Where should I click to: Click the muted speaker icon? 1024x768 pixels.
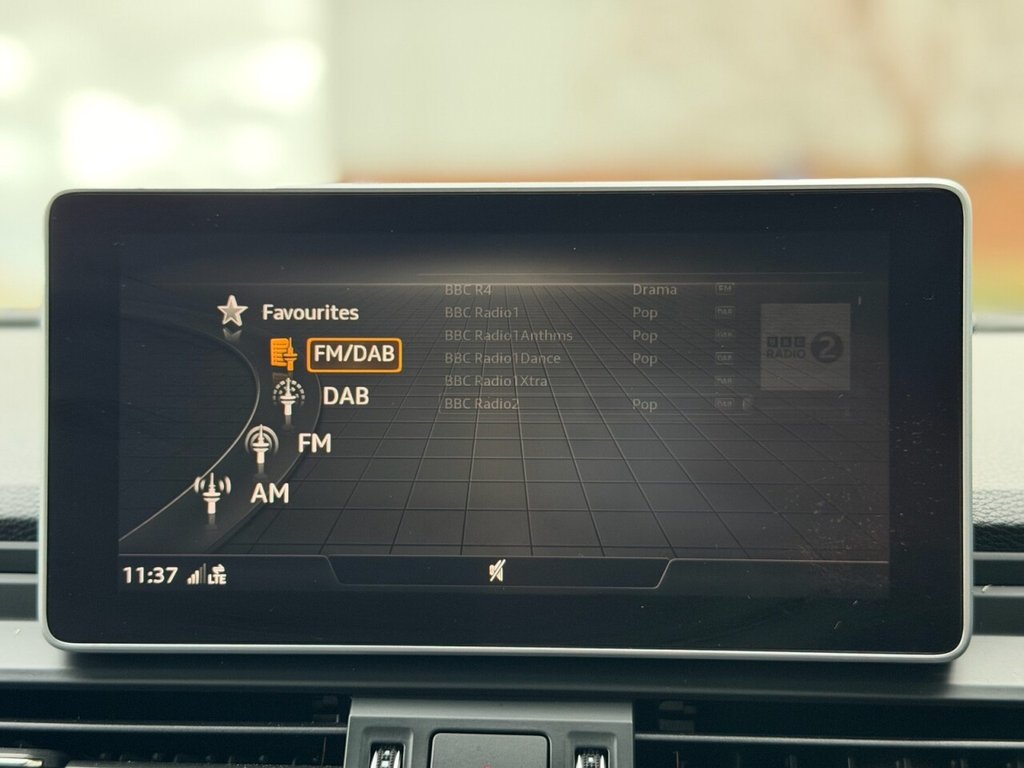[x=496, y=570]
